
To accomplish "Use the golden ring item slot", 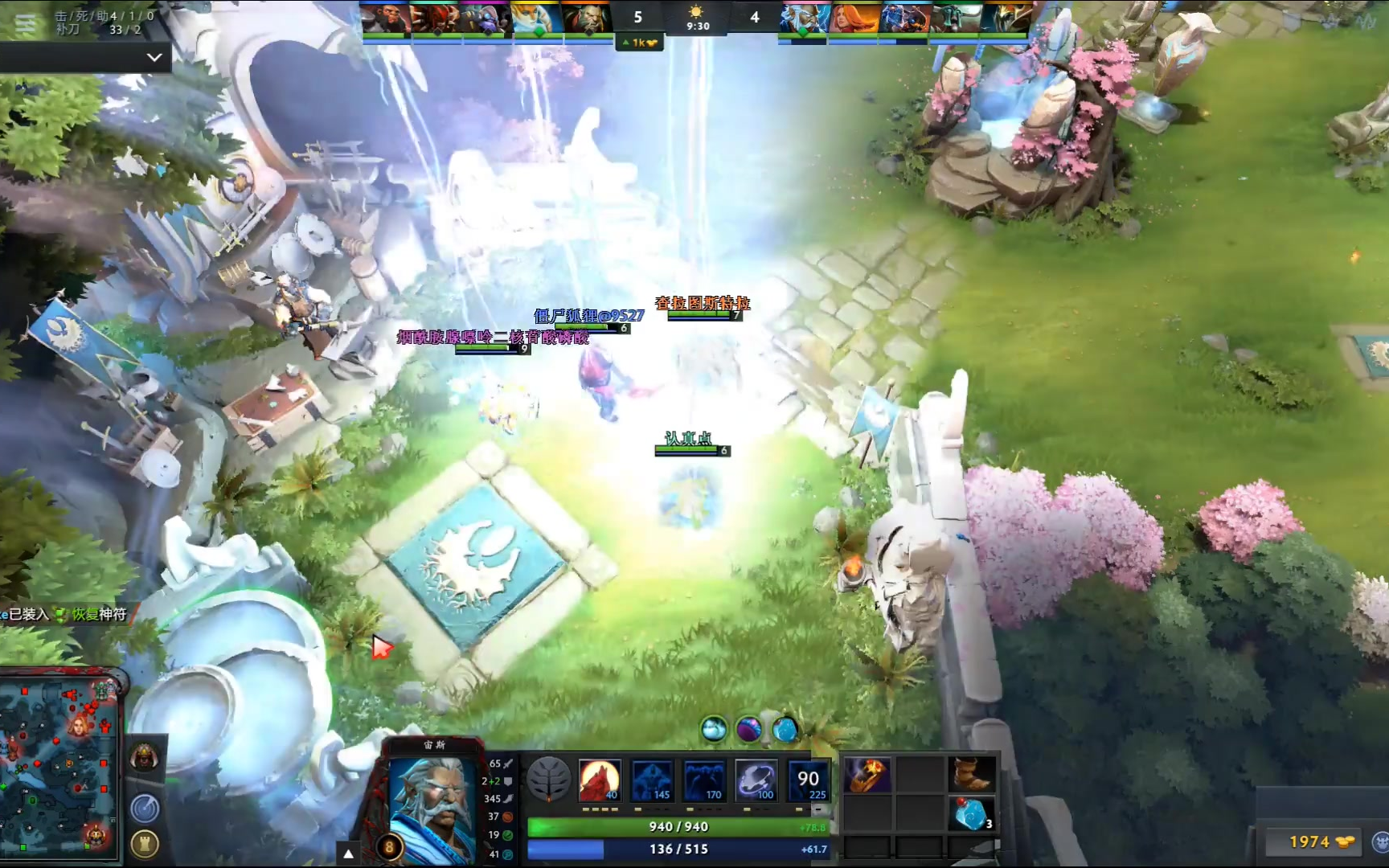I will point(867,775).
